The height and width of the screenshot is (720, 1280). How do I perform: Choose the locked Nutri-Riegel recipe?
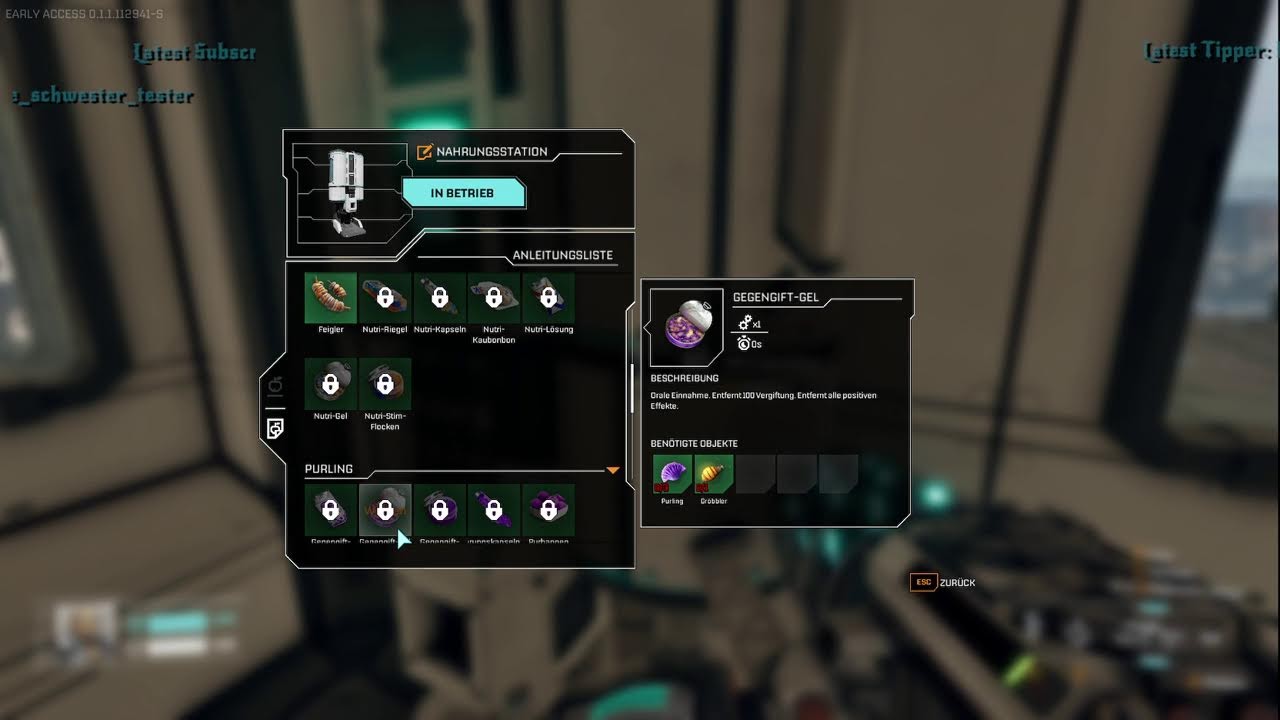385,298
